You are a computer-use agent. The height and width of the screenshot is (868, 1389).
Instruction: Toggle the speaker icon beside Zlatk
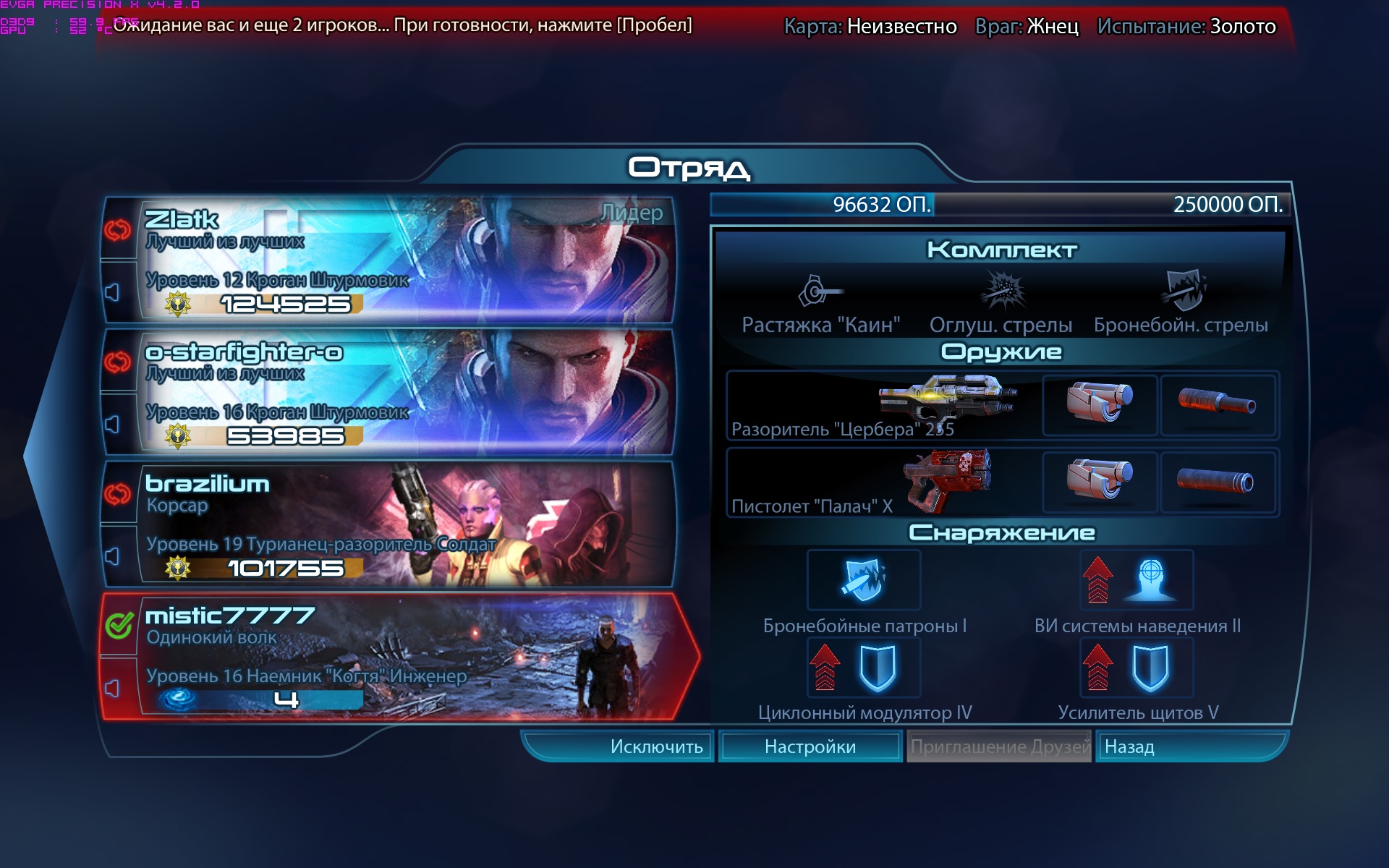point(113,292)
